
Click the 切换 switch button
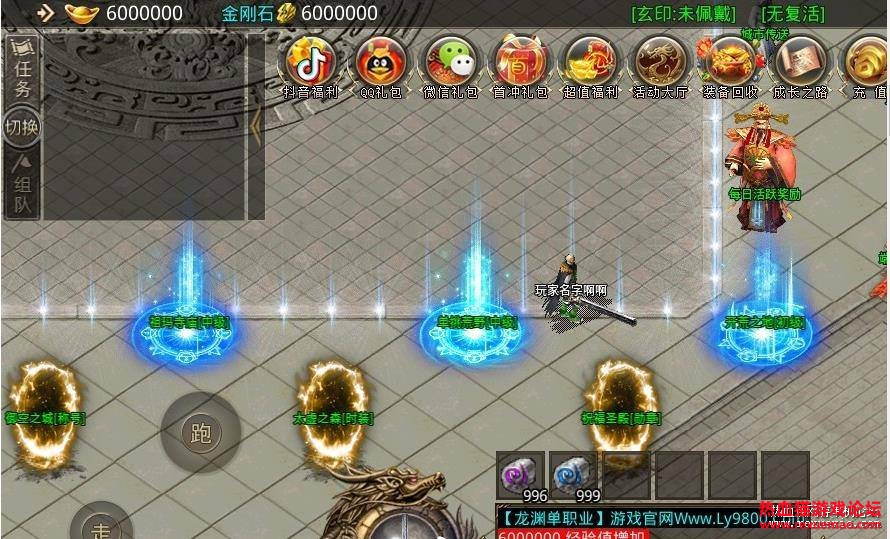coord(22,129)
